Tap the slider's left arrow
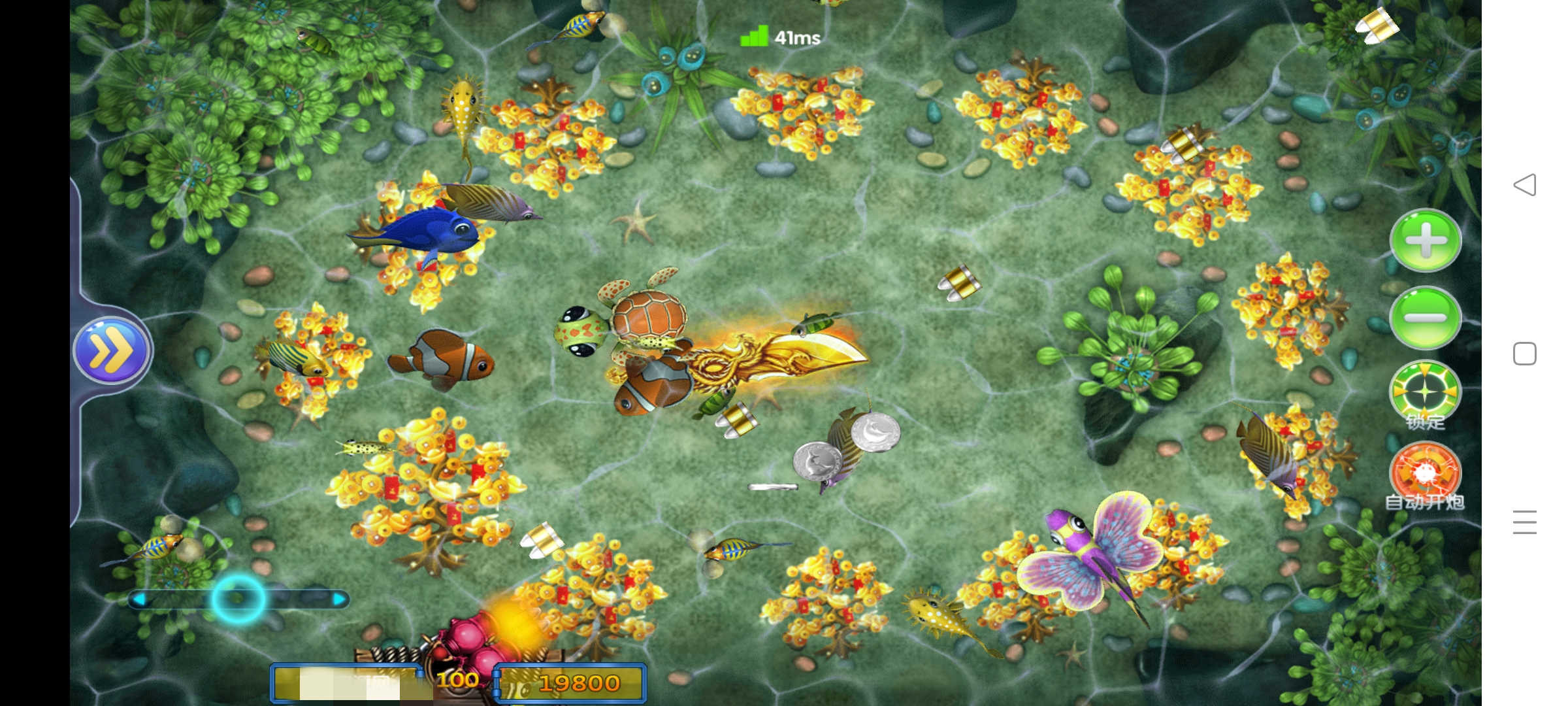Viewport: 1568px width, 706px height. [139, 599]
